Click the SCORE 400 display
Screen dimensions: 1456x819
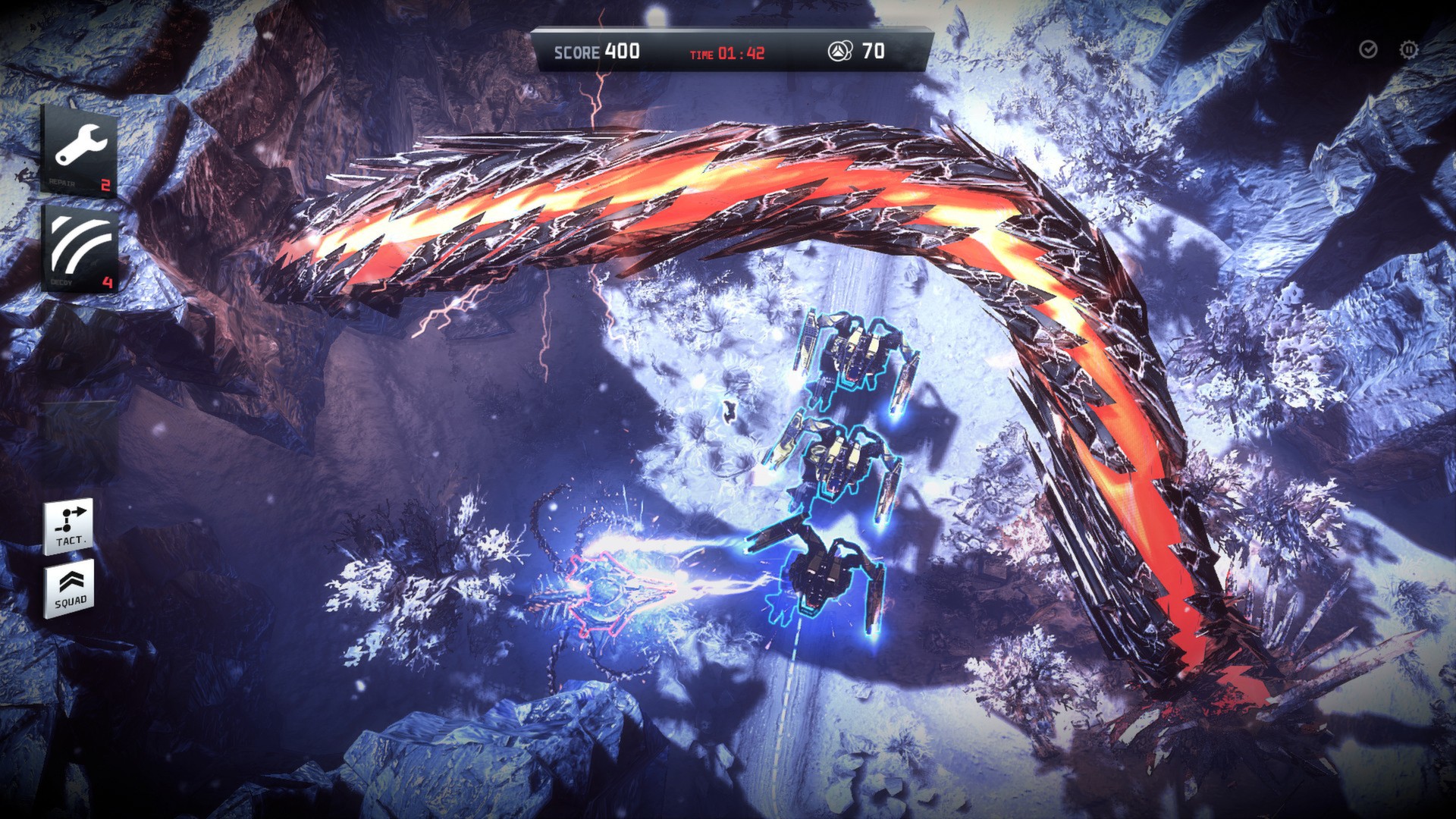pyautogui.click(x=599, y=50)
